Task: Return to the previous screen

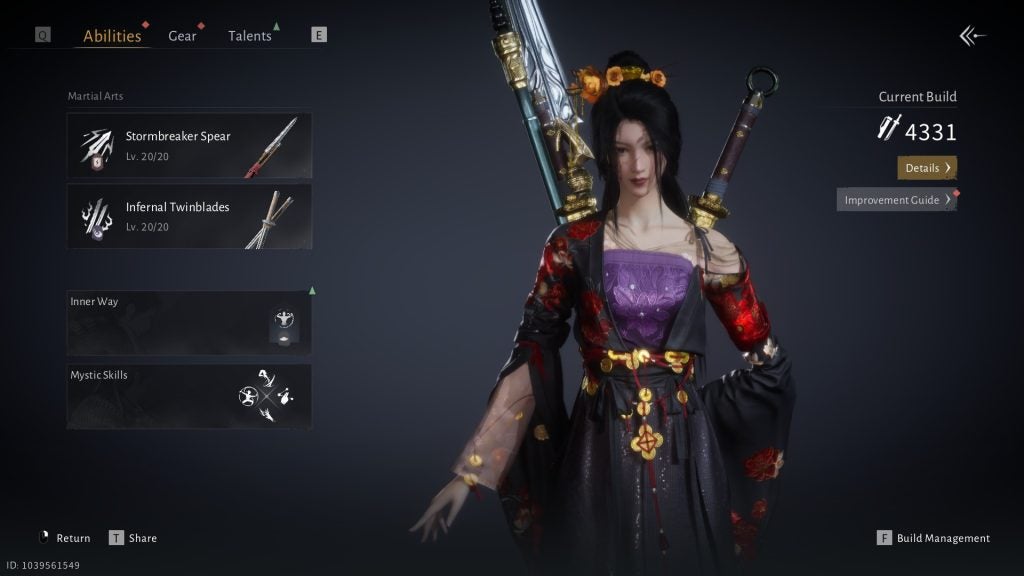Action: [64, 538]
